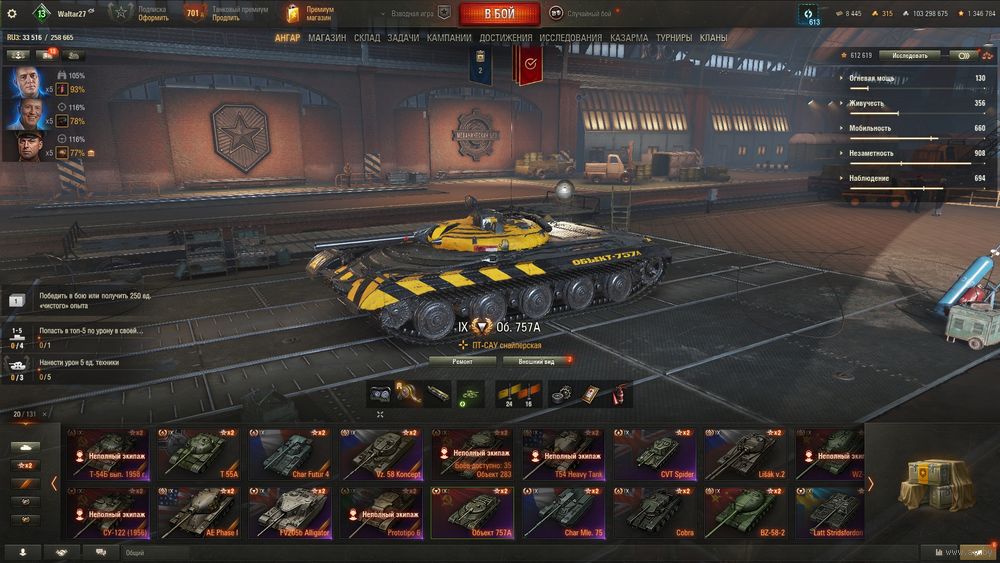Choose the Char Futur 4 tank
The width and height of the screenshot is (1000, 563).
289,453
